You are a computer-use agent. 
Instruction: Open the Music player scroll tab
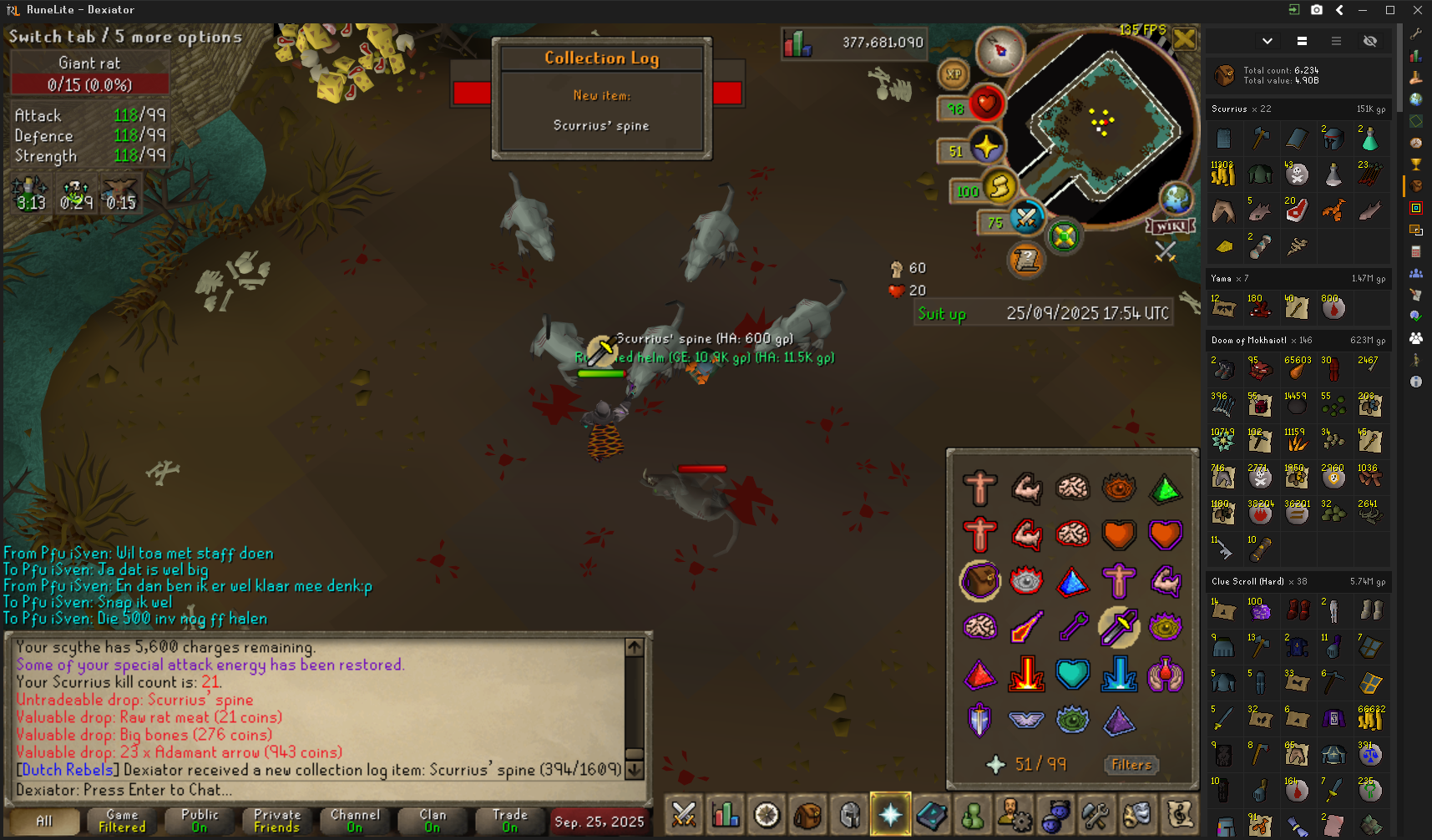(x=1179, y=815)
